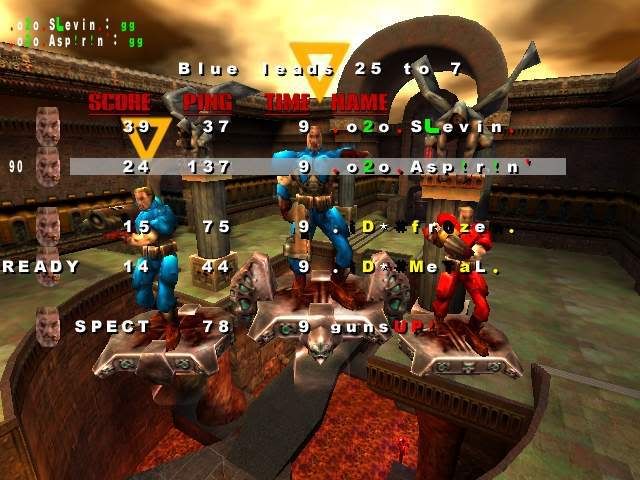
Task: Click the PING column header
Action: click(208, 102)
